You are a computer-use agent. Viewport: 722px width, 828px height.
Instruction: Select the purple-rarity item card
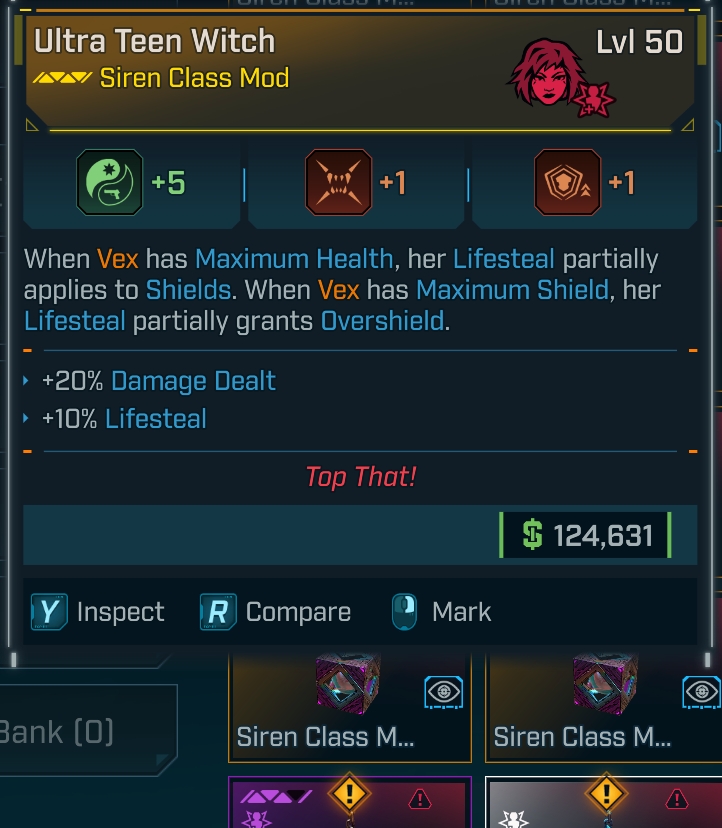(x=349, y=803)
